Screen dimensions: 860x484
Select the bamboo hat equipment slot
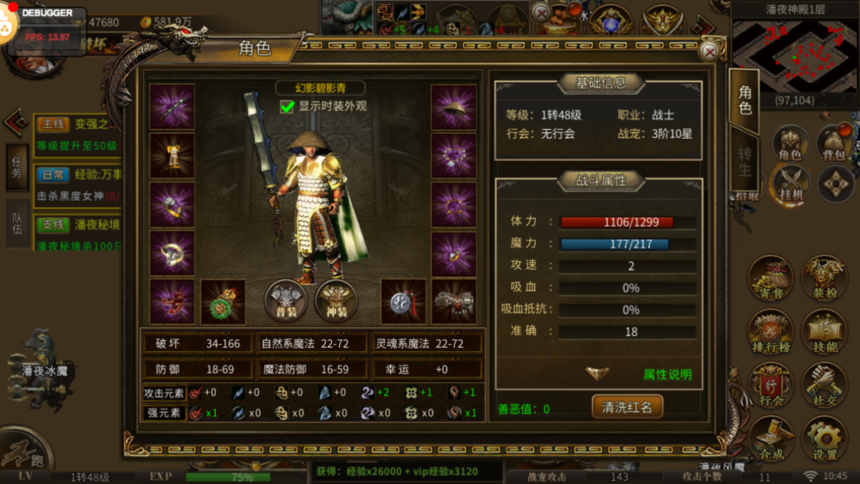click(453, 107)
